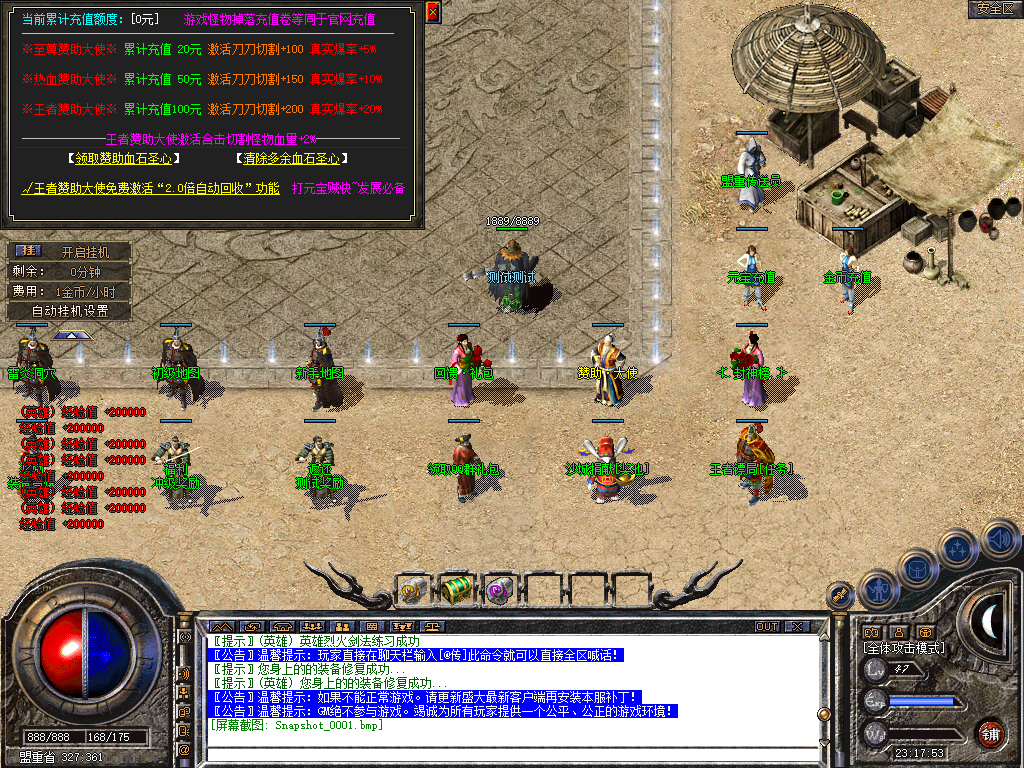Toggle sound with the speaker button

999,541
